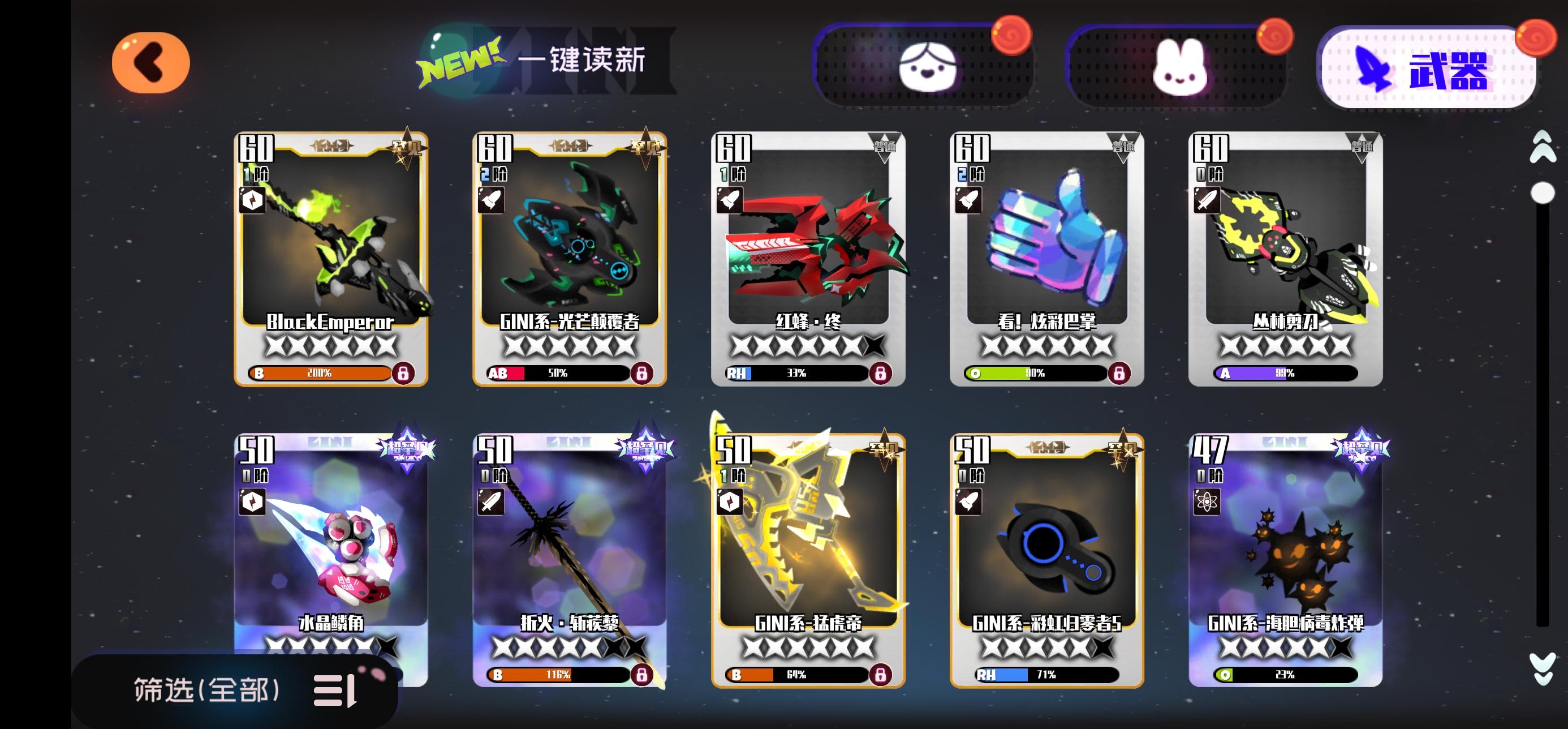The image size is (1568, 729).
Task: Select the sword type icon on 丛林剪刀 card
Action: [x=1208, y=200]
